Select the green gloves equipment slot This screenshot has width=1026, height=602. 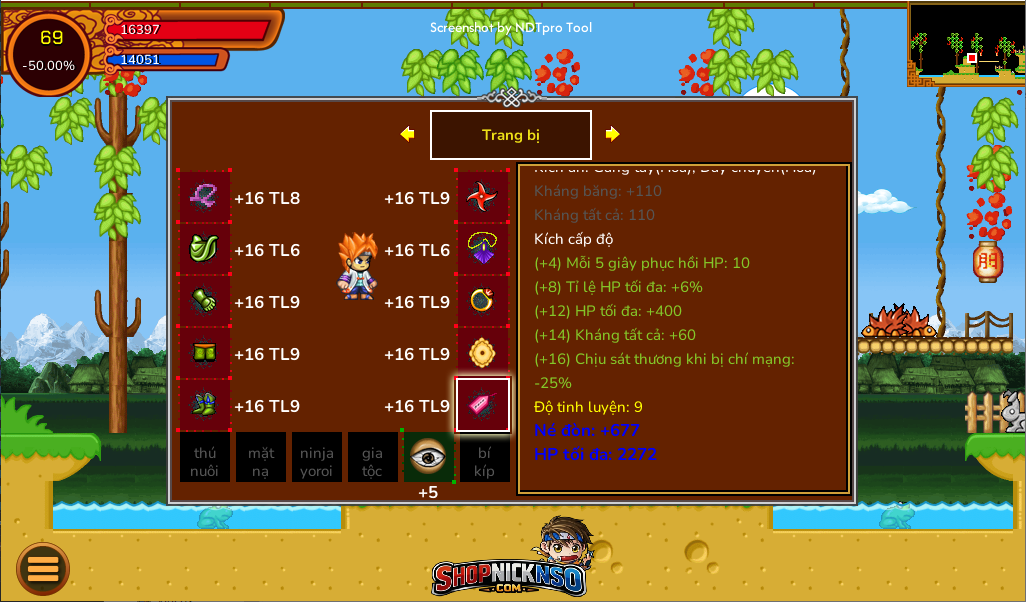coord(205,301)
